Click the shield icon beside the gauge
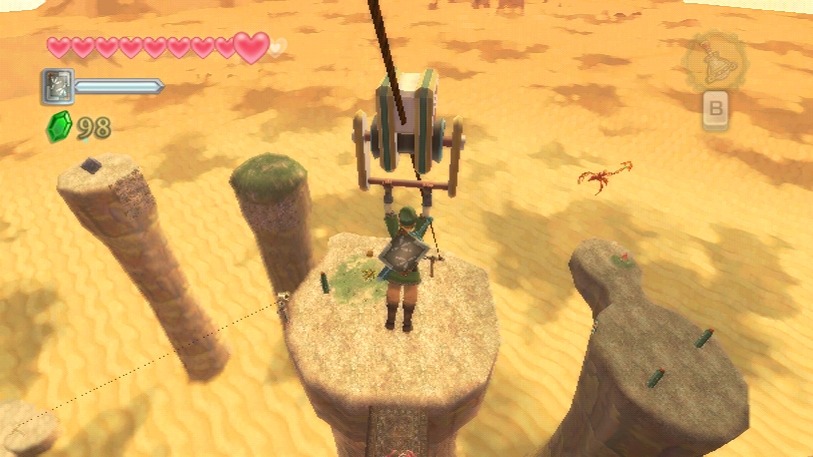Screen dimensions: 813x457 (x=56, y=87)
